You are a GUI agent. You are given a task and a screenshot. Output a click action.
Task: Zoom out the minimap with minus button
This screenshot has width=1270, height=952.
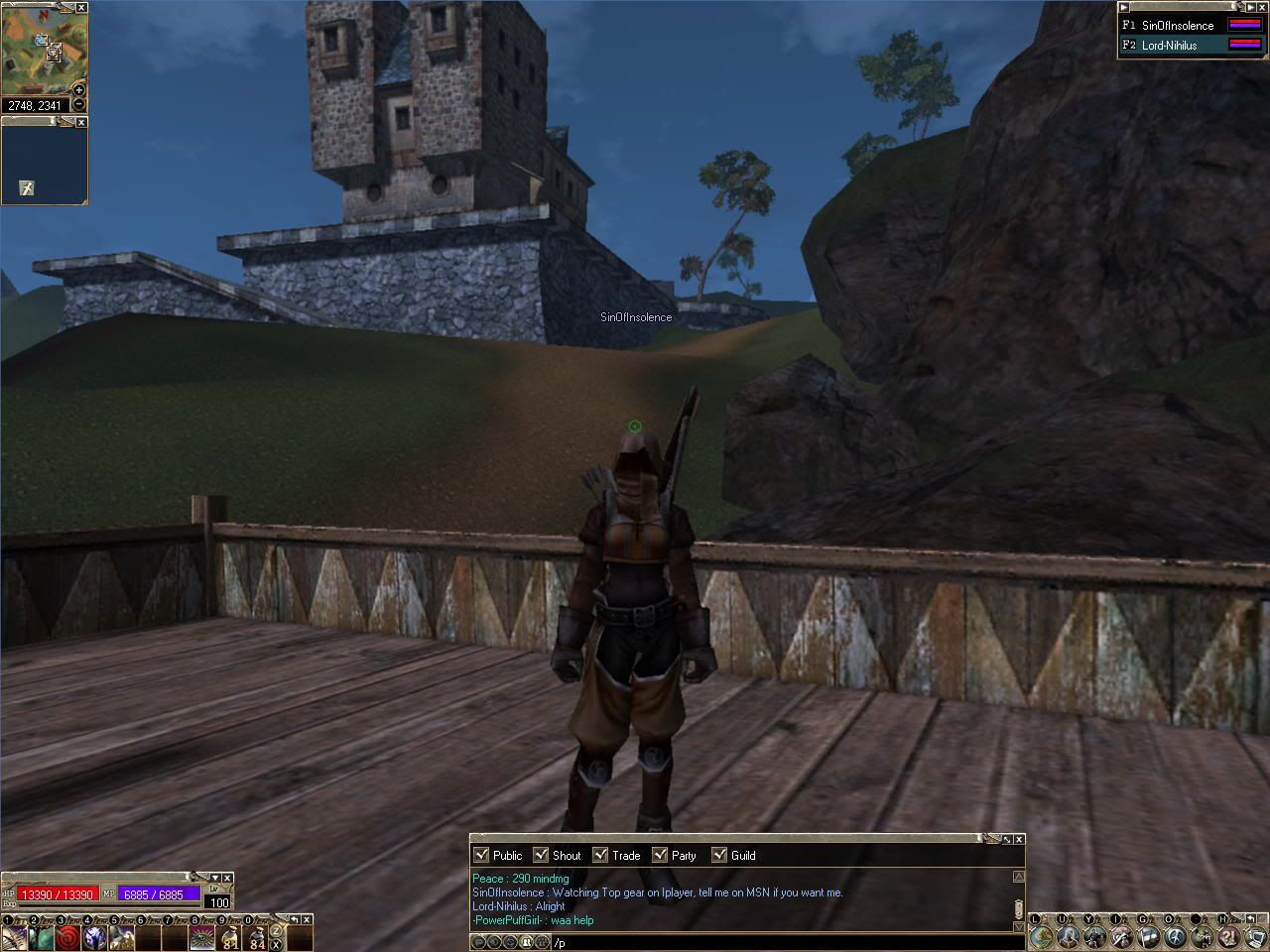(x=79, y=105)
